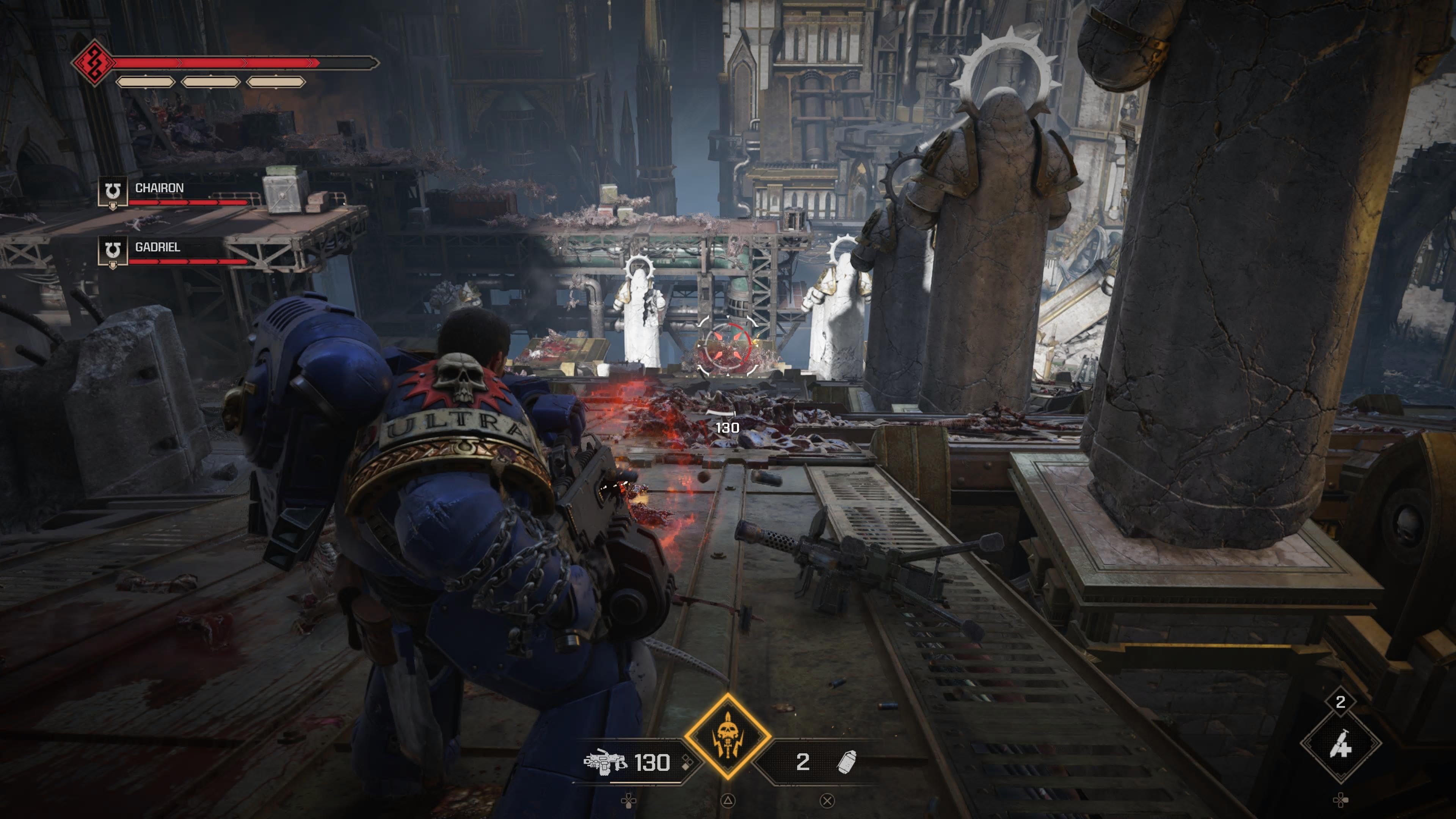This screenshot has height=819, width=1456.
Task: Select squadmate Gadriel's emblem icon
Action: 113,250
